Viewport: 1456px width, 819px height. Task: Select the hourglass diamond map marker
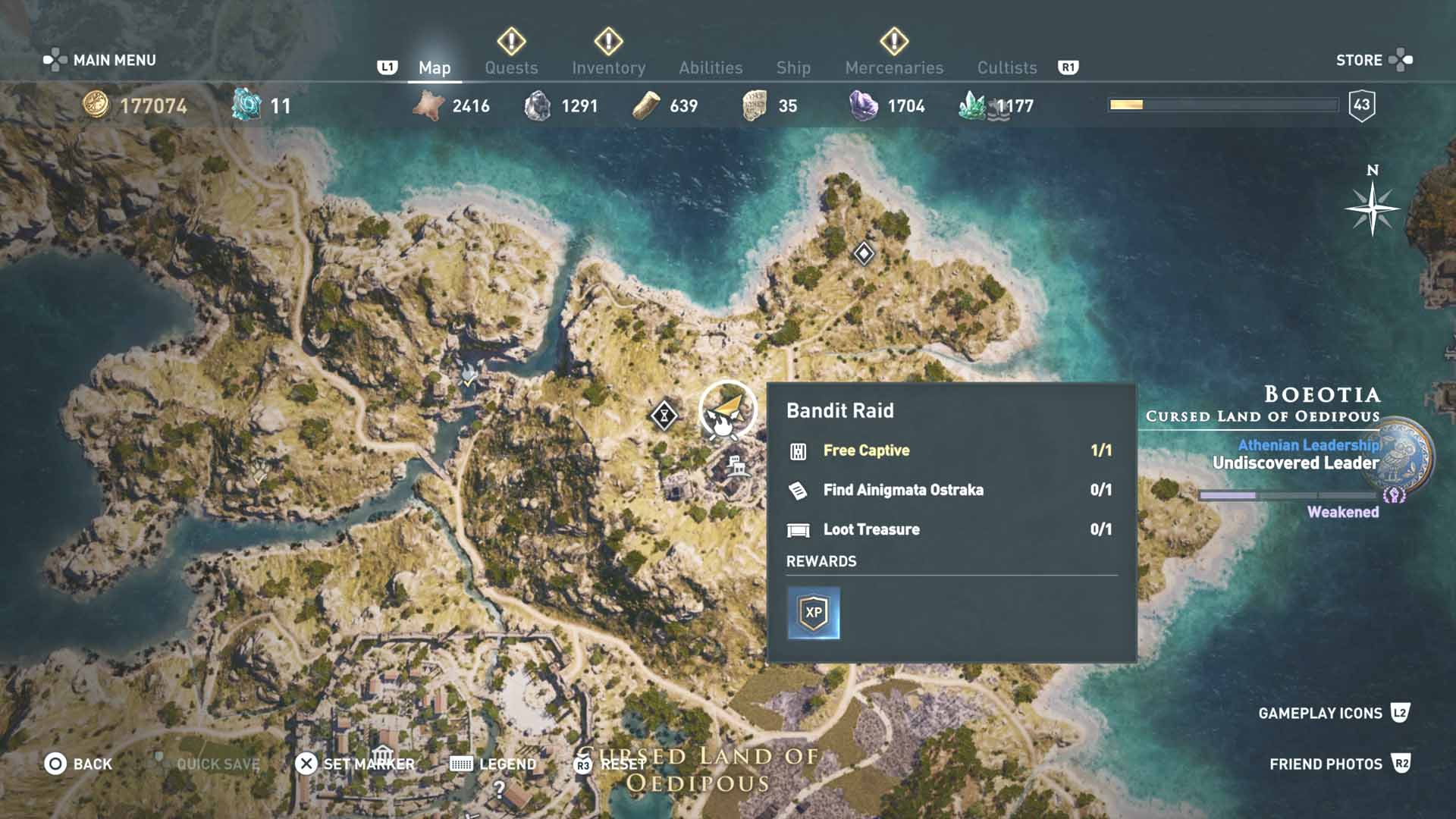(x=664, y=415)
